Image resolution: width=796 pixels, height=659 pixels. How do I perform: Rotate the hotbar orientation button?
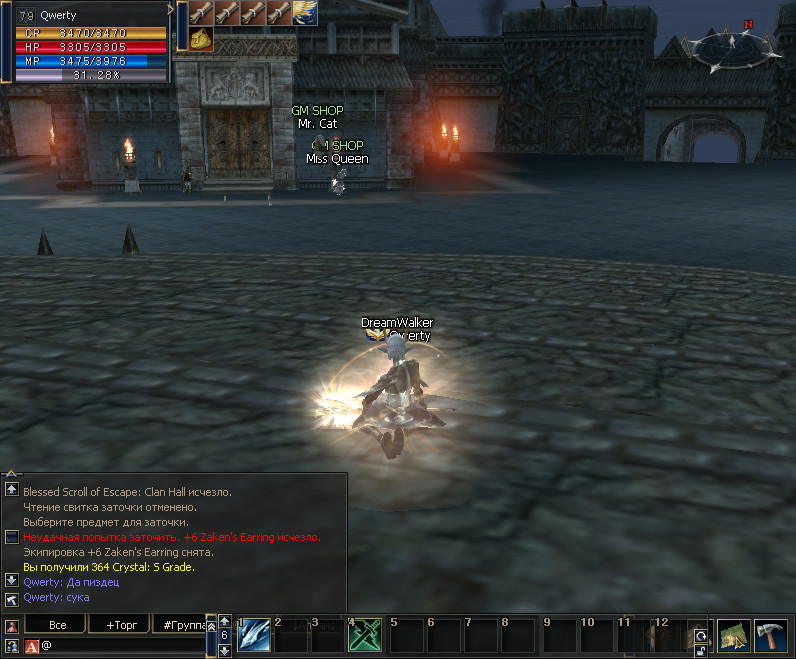point(701,635)
